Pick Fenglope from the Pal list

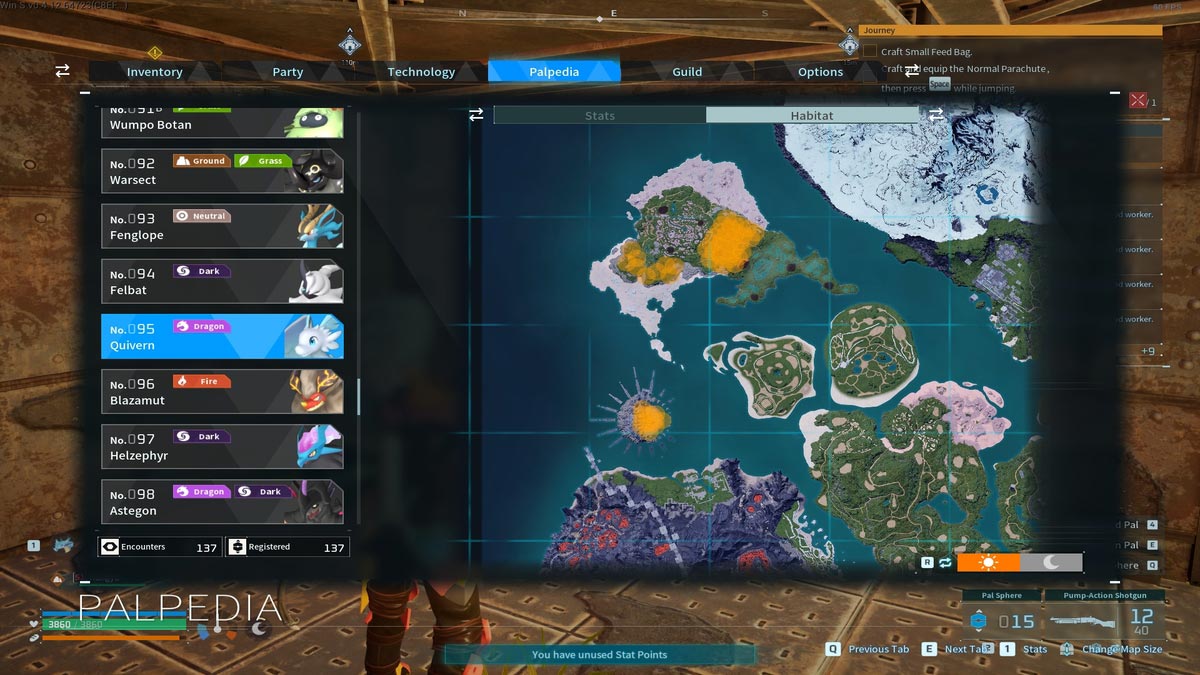(x=222, y=226)
